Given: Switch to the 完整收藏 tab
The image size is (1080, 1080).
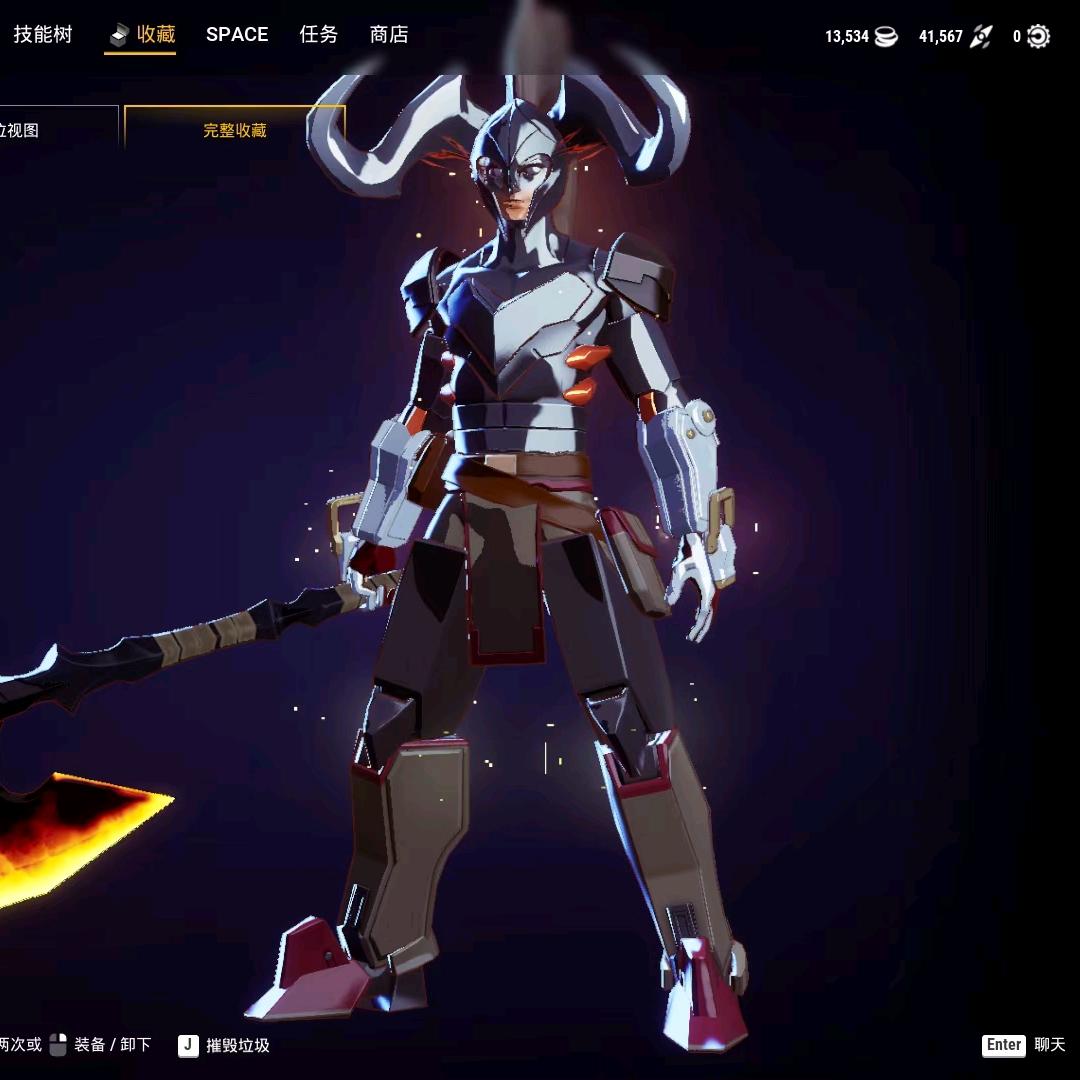Looking at the screenshot, I should click(x=234, y=130).
